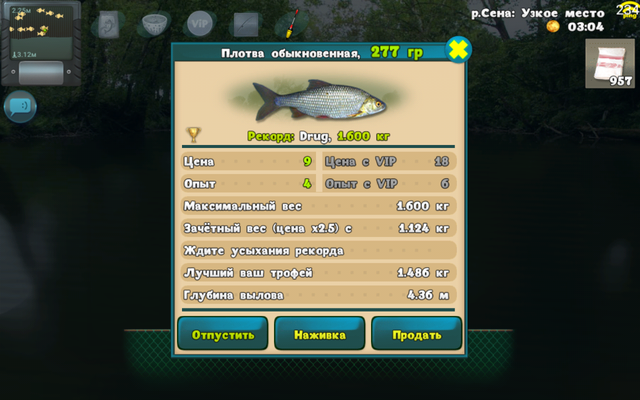Click the ear icon

point(108,23)
